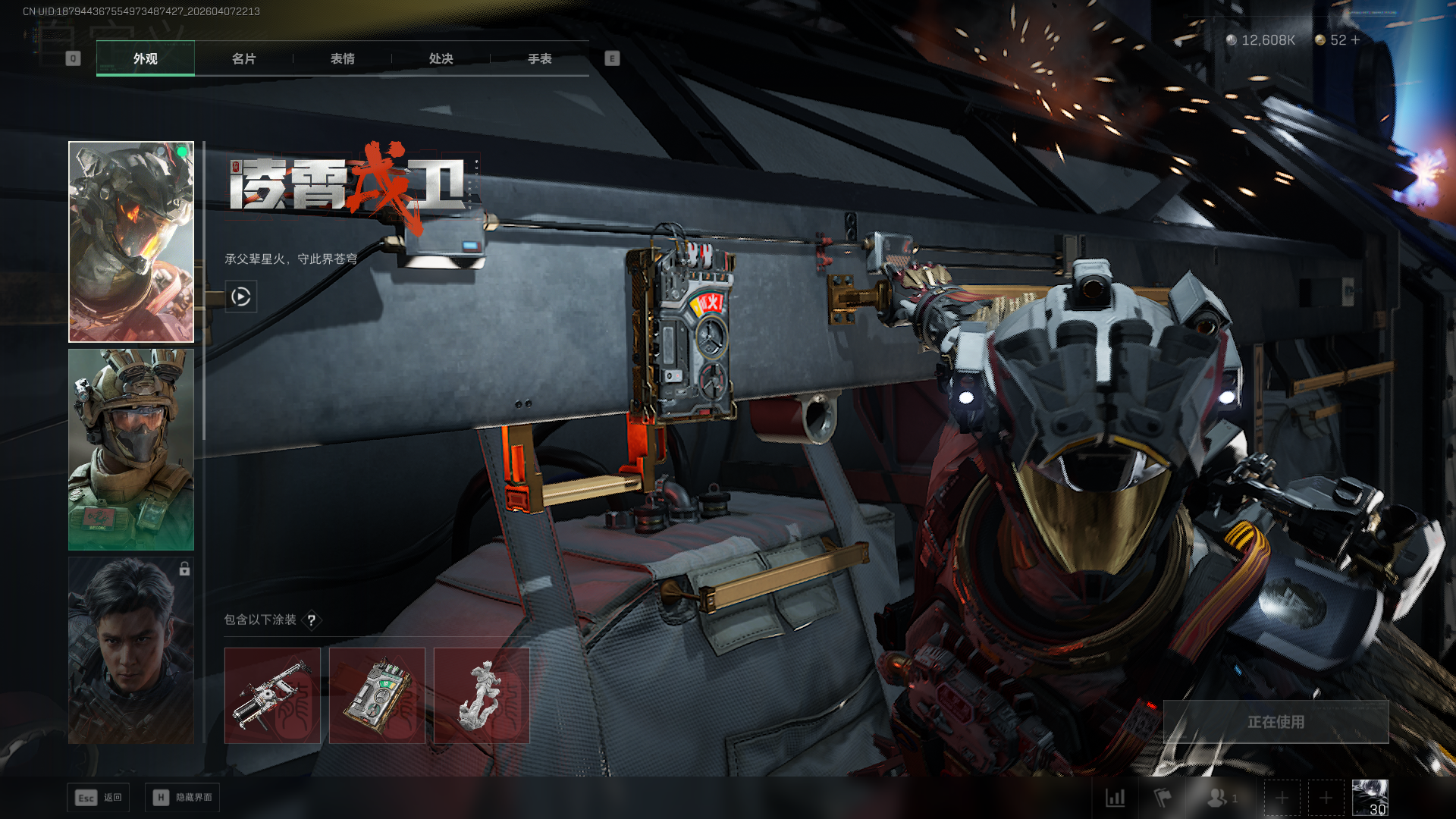Open the 名片 namecard tab
This screenshot has height=819, width=1456.
(243, 58)
